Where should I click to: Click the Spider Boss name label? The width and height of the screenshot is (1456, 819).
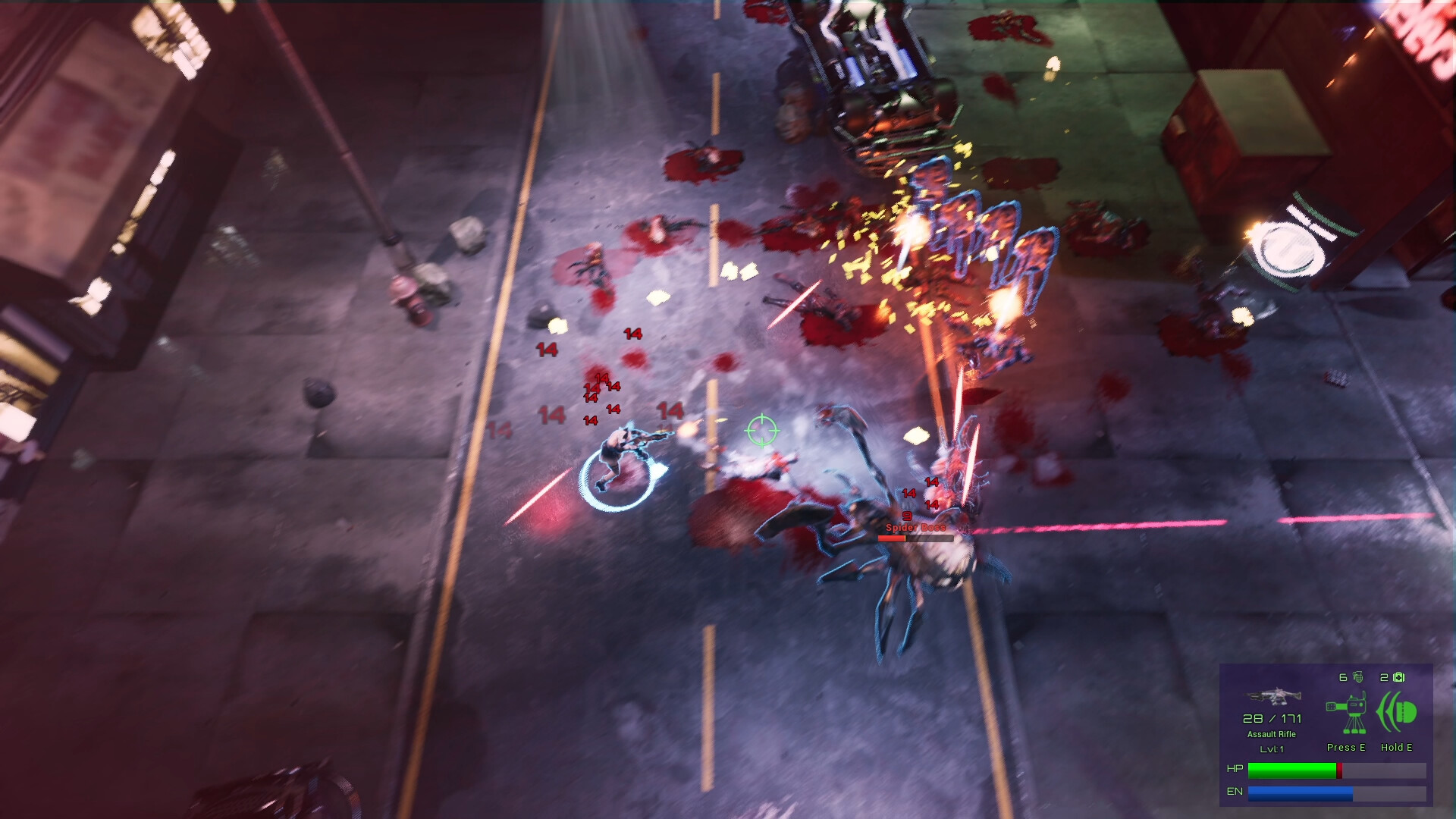coord(916,528)
